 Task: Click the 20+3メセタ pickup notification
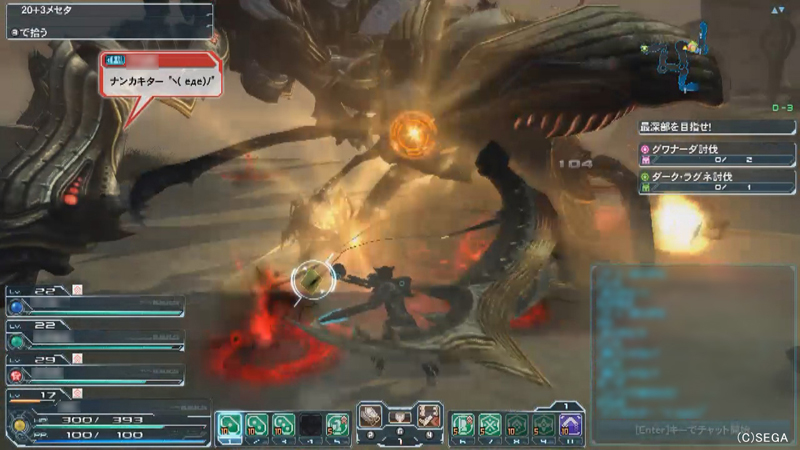pos(106,12)
